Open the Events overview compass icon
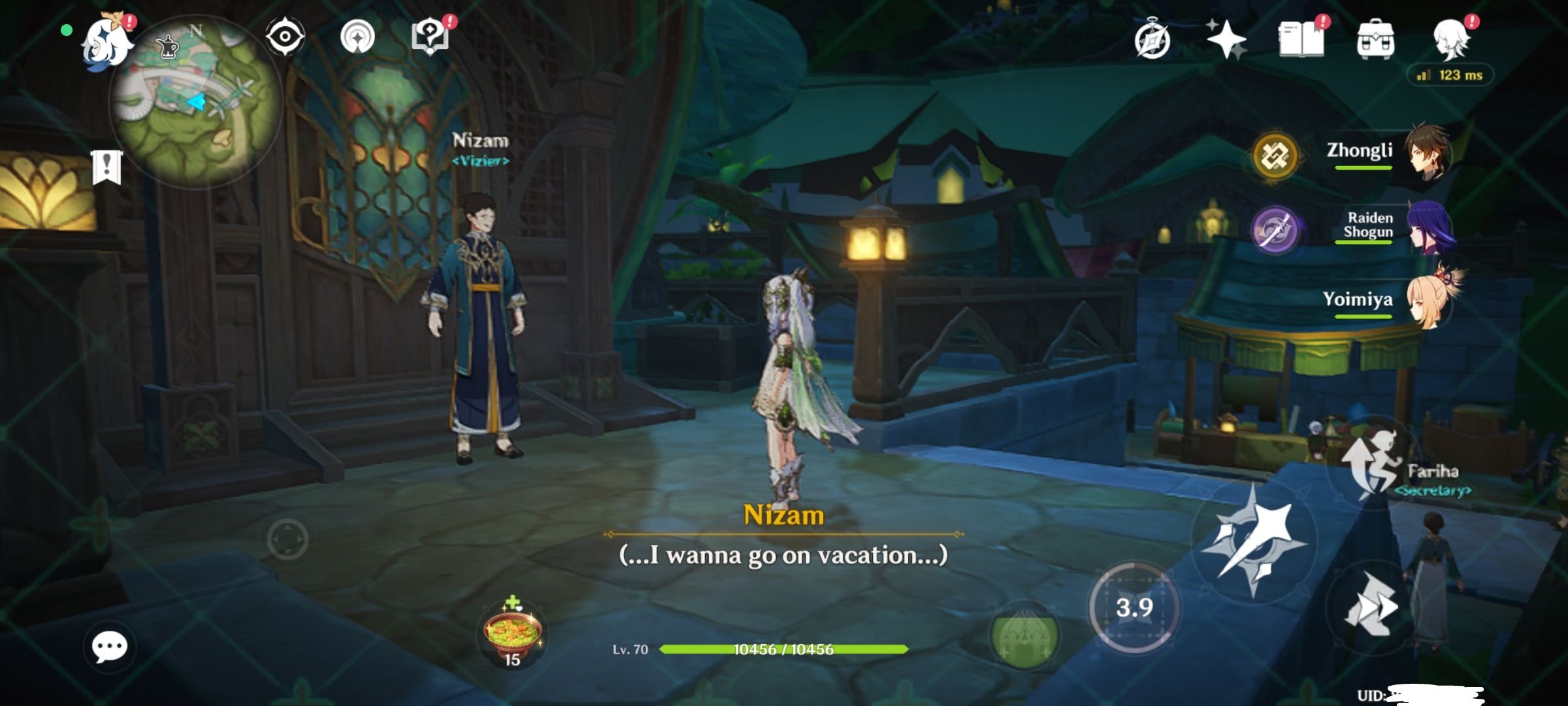This screenshot has height=706, width=1568. (1154, 41)
